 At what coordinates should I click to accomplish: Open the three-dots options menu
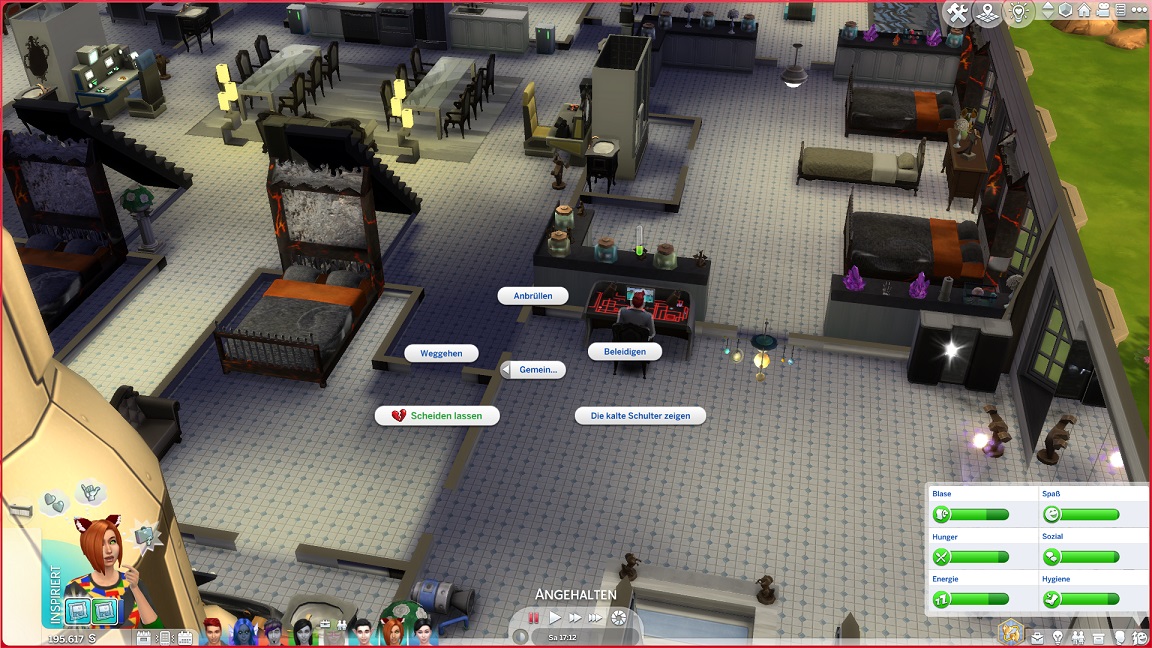click(1140, 11)
